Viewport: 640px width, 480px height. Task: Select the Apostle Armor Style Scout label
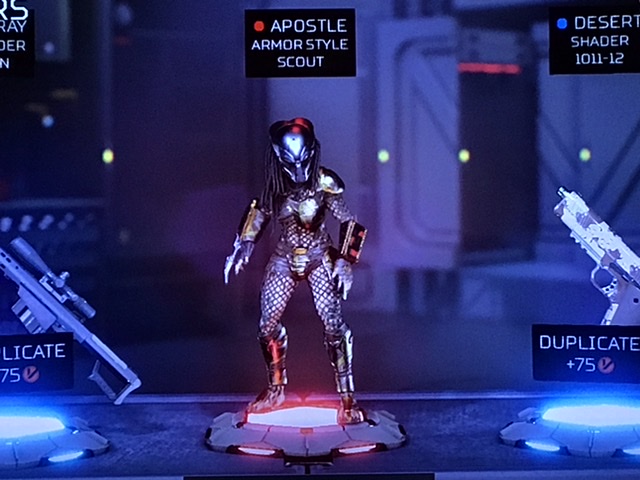[x=300, y=43]
